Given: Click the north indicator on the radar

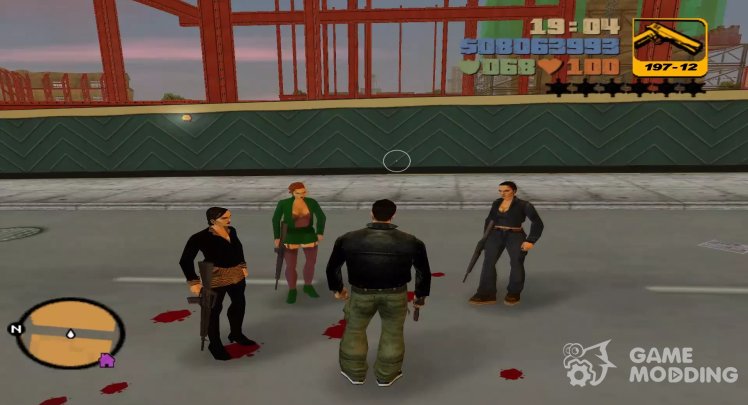Looking at the screenshot, I should pyautogui.click(x=15, y=328).
